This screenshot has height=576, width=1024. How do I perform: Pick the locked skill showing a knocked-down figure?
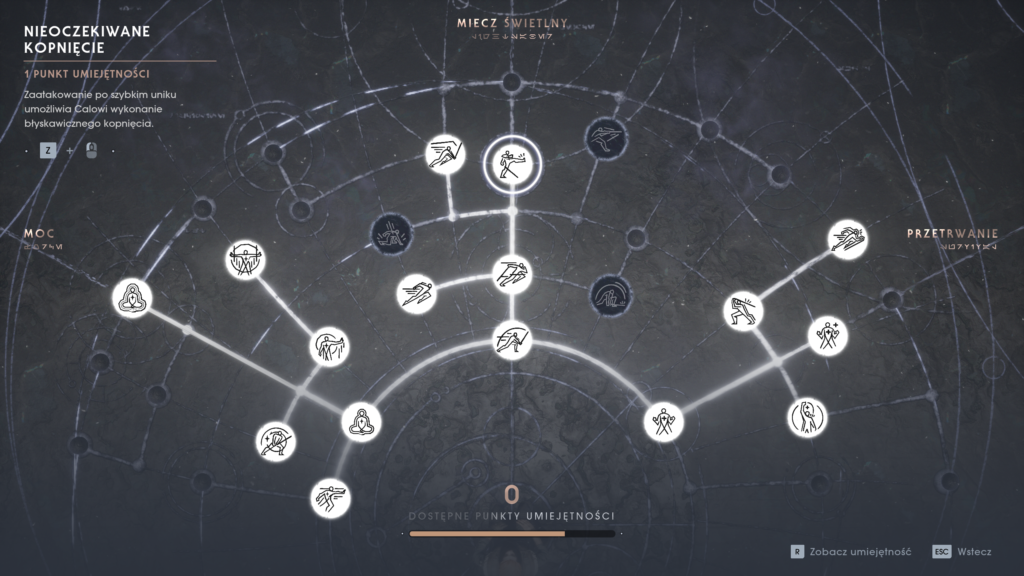(391, 234)
